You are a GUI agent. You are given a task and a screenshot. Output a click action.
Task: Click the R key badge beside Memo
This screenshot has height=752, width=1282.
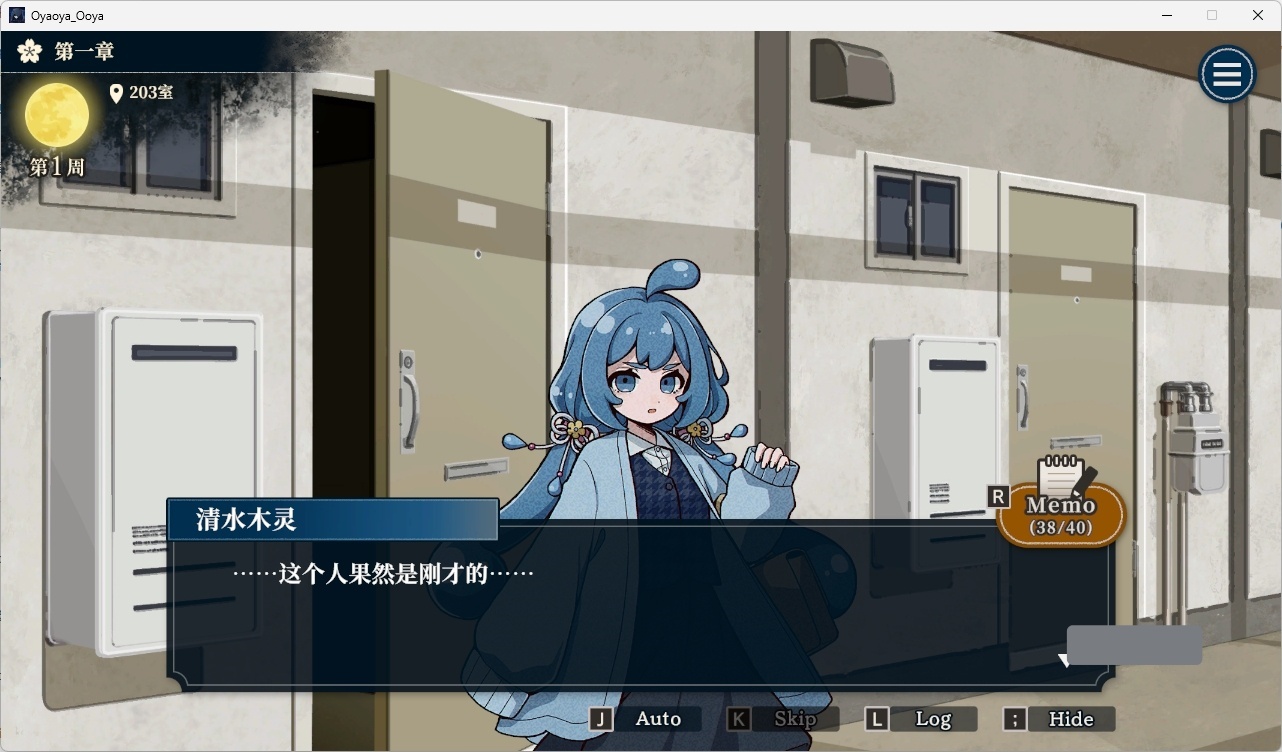pos(997,494)
